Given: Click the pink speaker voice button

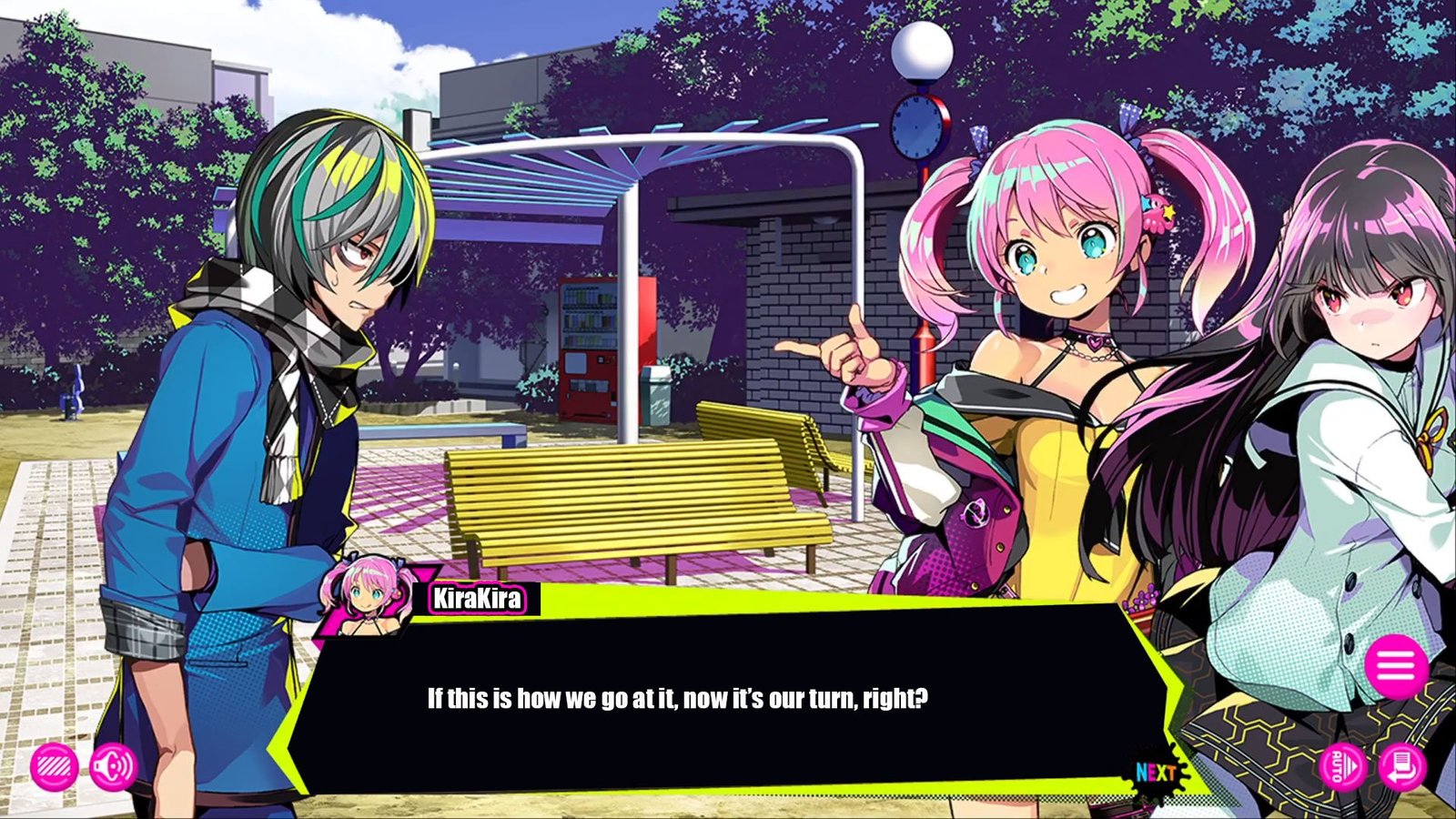Looking at the screenshot, I should pyautogui.click(x=113, y=768).
